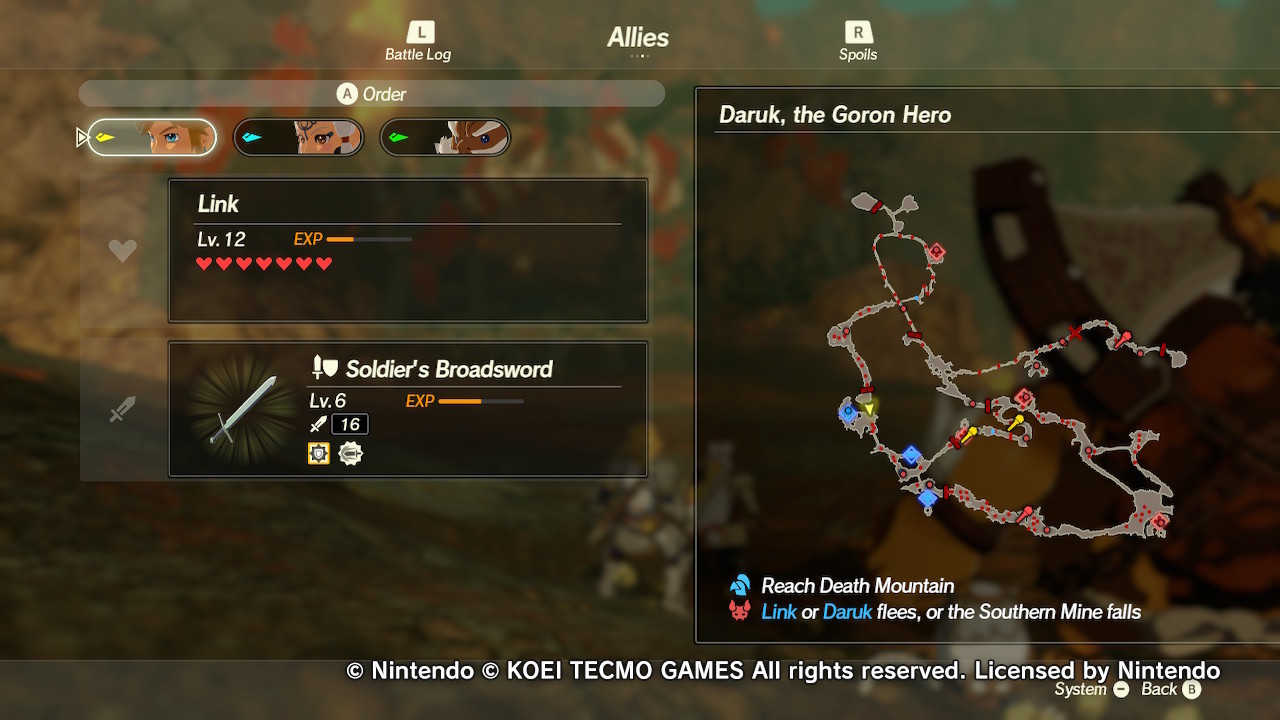
Task: Select the third ally portrait with green marker
Action: [444, 137]
